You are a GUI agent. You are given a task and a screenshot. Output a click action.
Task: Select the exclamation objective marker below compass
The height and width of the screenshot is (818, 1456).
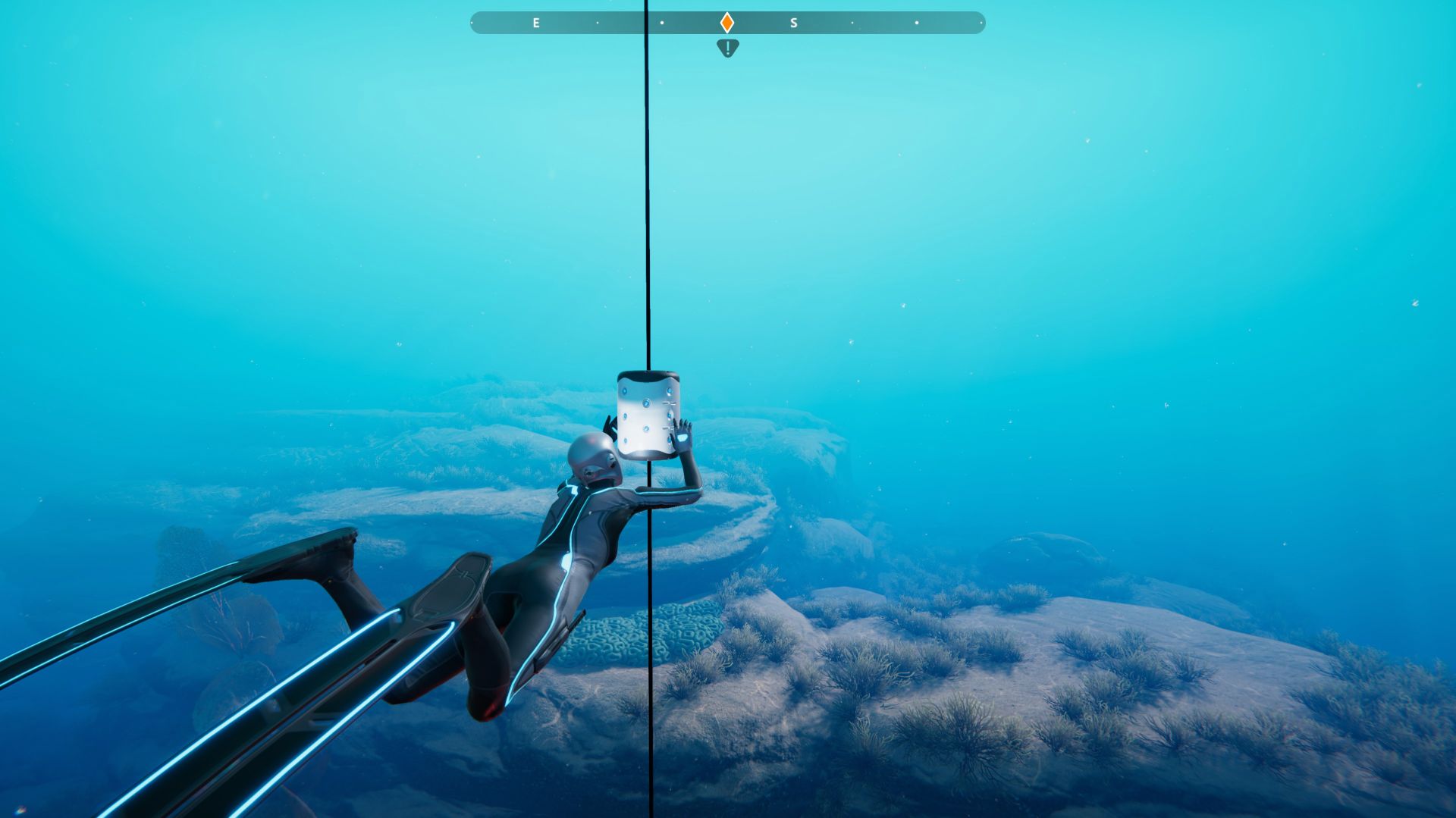pyautogui.click(x=727, y=49)
